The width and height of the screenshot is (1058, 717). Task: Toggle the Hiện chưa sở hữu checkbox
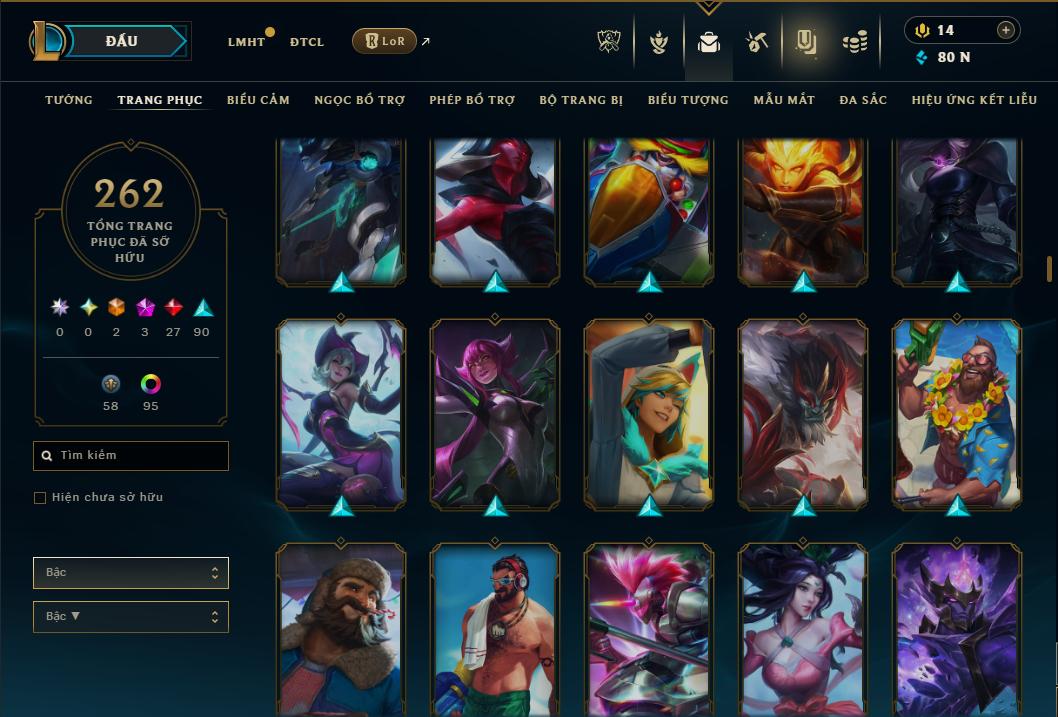click(x=40, y=498)
